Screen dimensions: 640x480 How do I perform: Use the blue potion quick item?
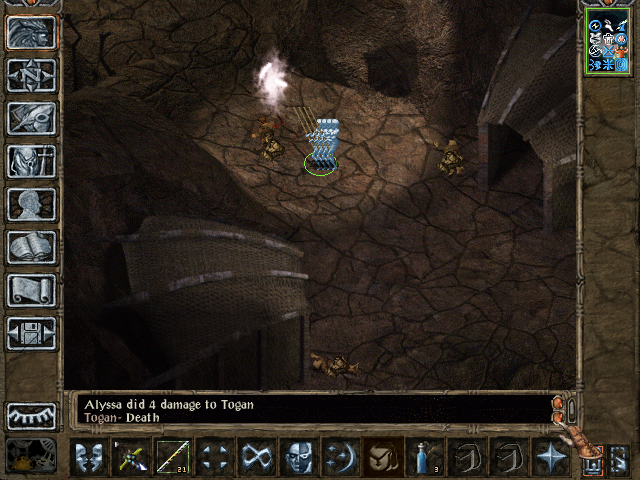(424, 457)
